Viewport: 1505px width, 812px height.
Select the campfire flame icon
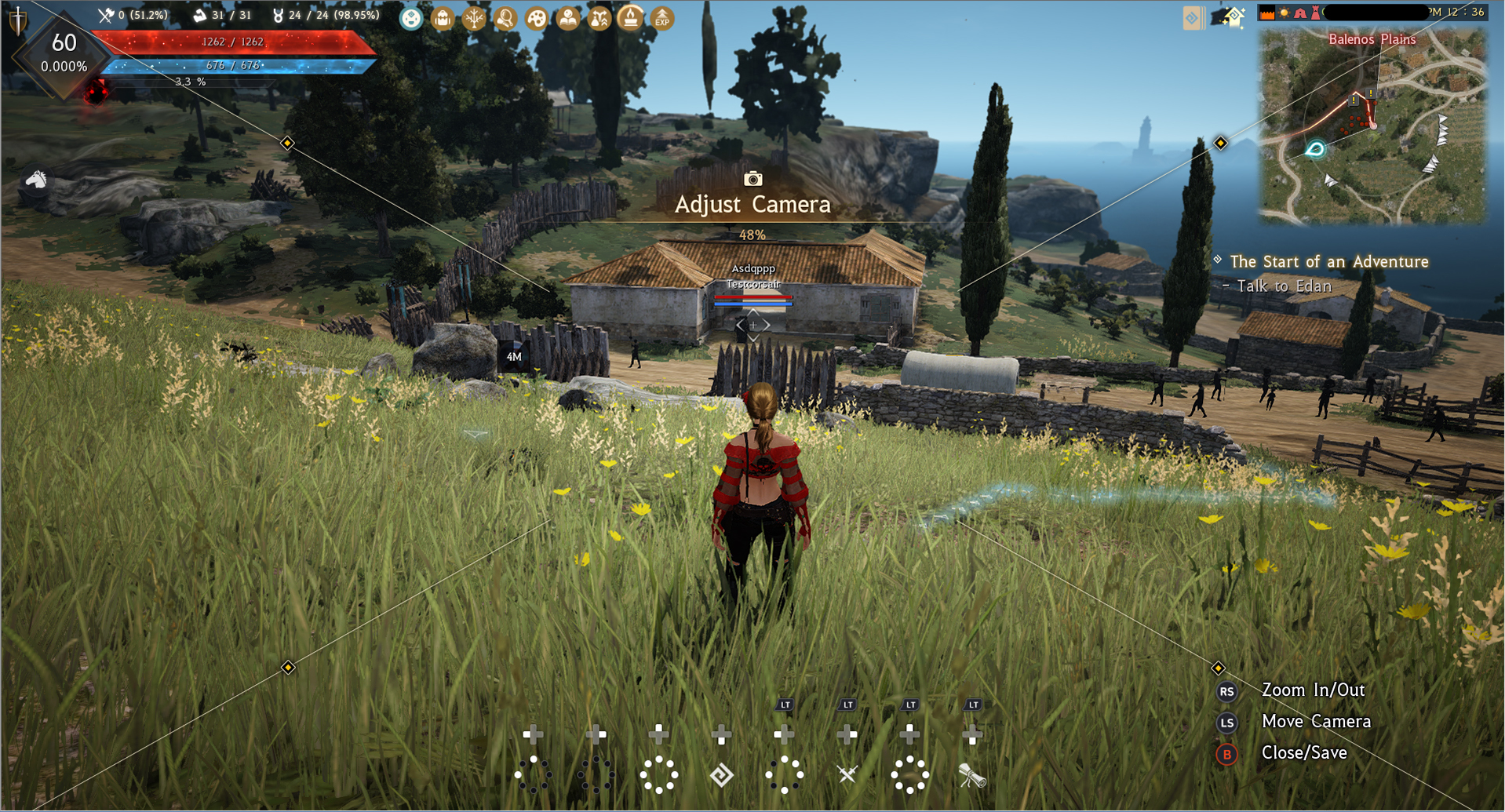631,17
